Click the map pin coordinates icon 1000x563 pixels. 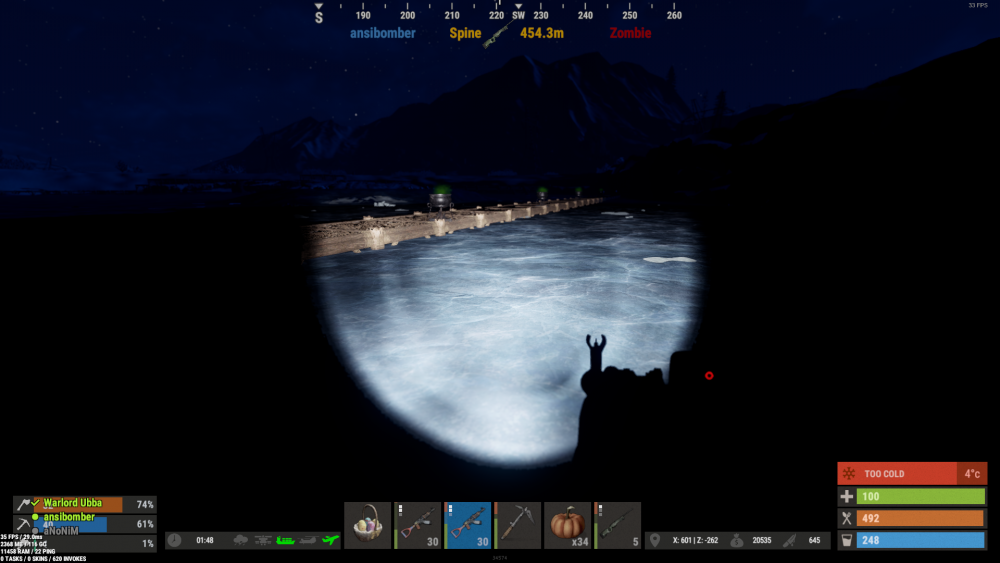point(655,540)
